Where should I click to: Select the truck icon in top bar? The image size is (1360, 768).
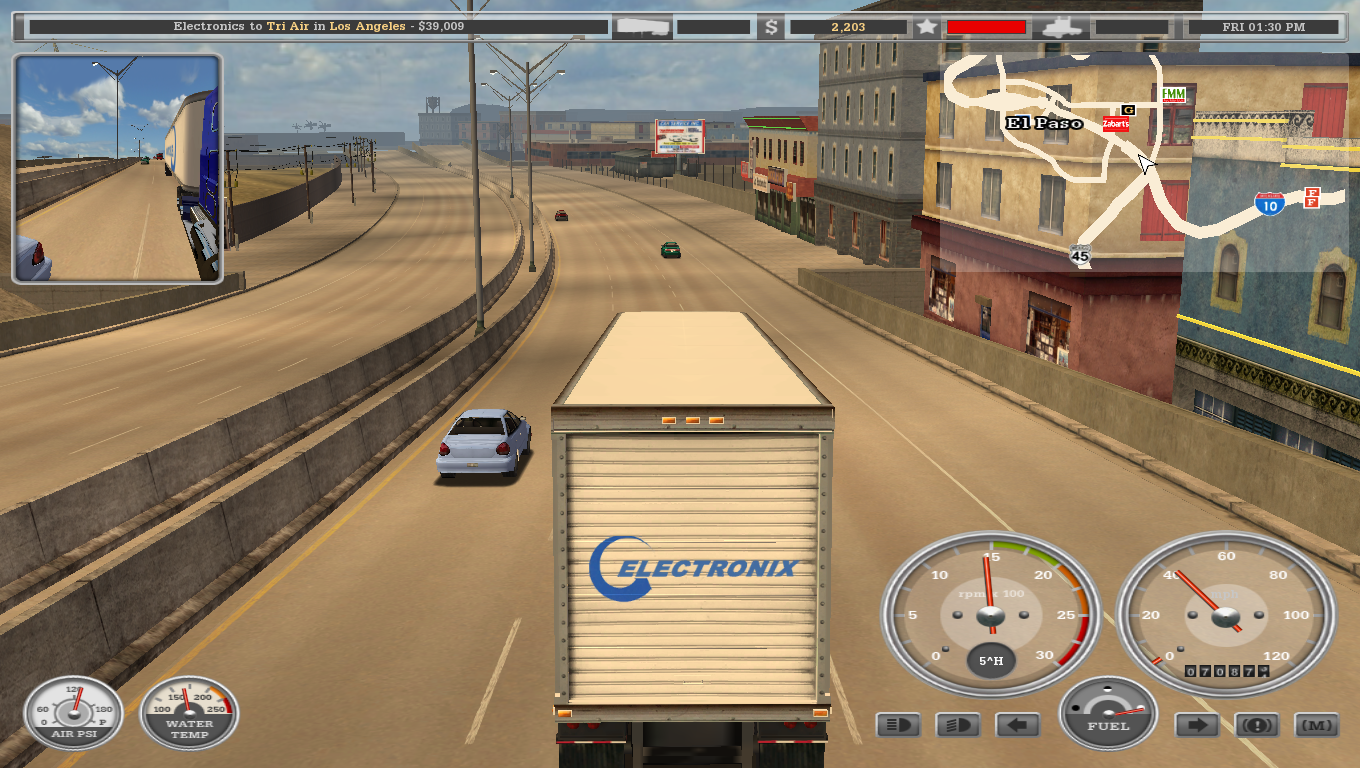coord(1064,27)
